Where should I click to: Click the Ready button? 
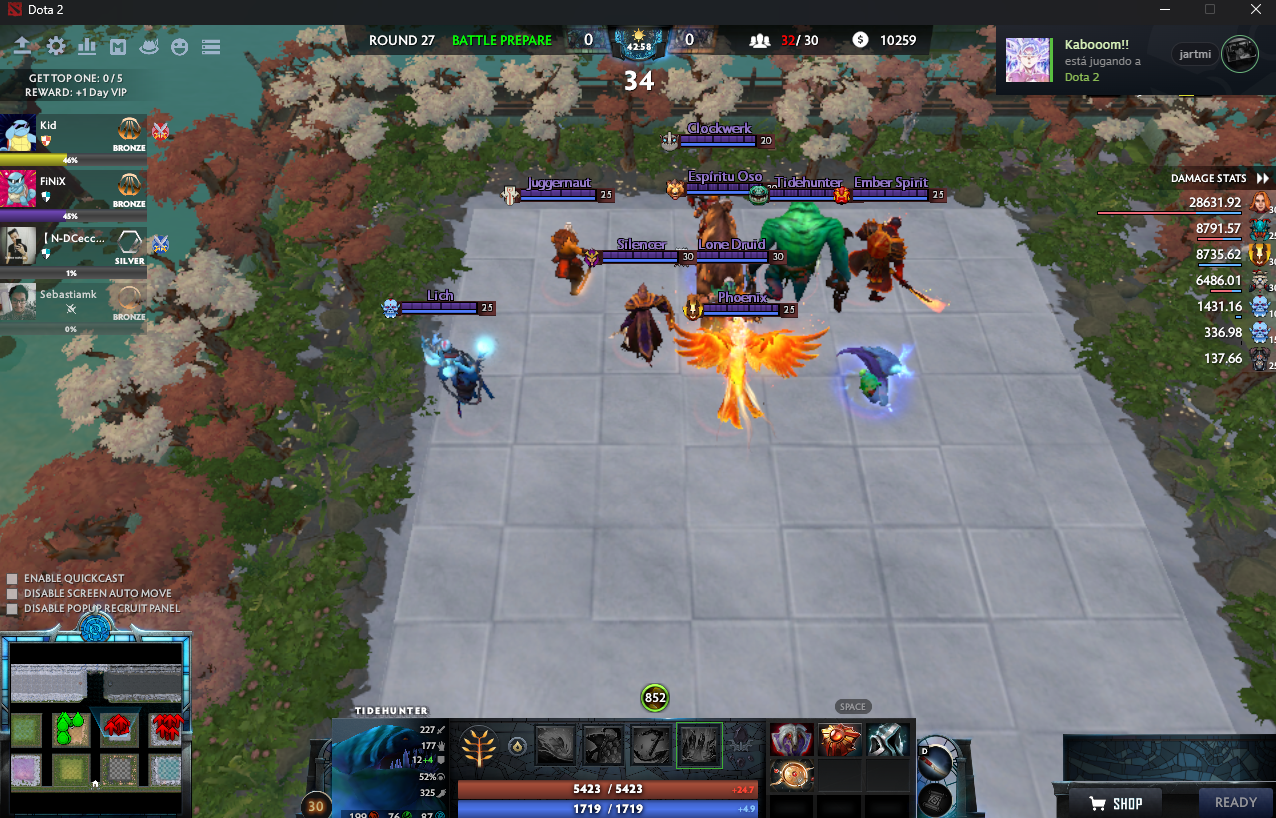pos(1235,802)
